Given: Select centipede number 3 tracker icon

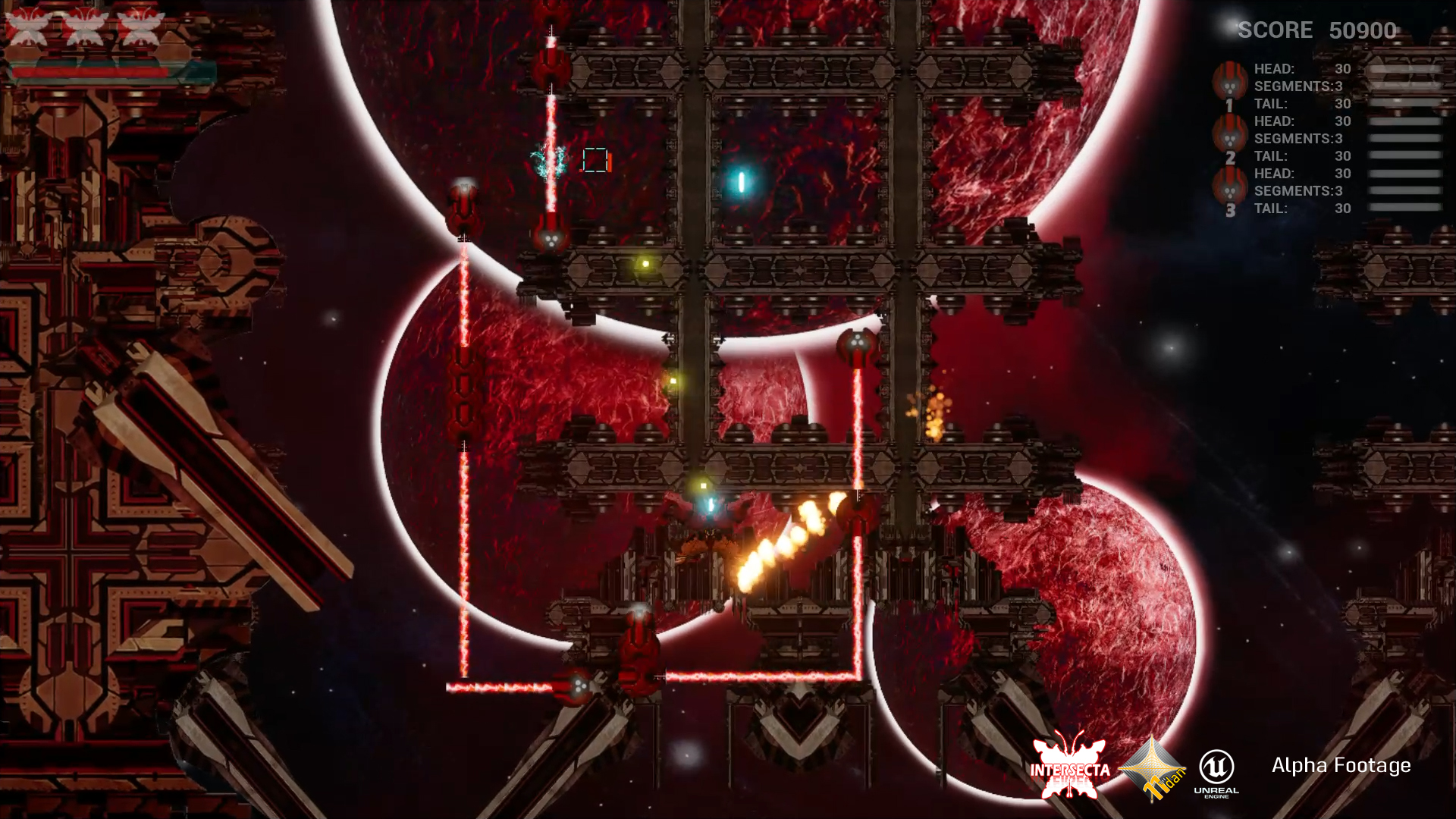Looking at the screenshot, I should [1229, 188].
